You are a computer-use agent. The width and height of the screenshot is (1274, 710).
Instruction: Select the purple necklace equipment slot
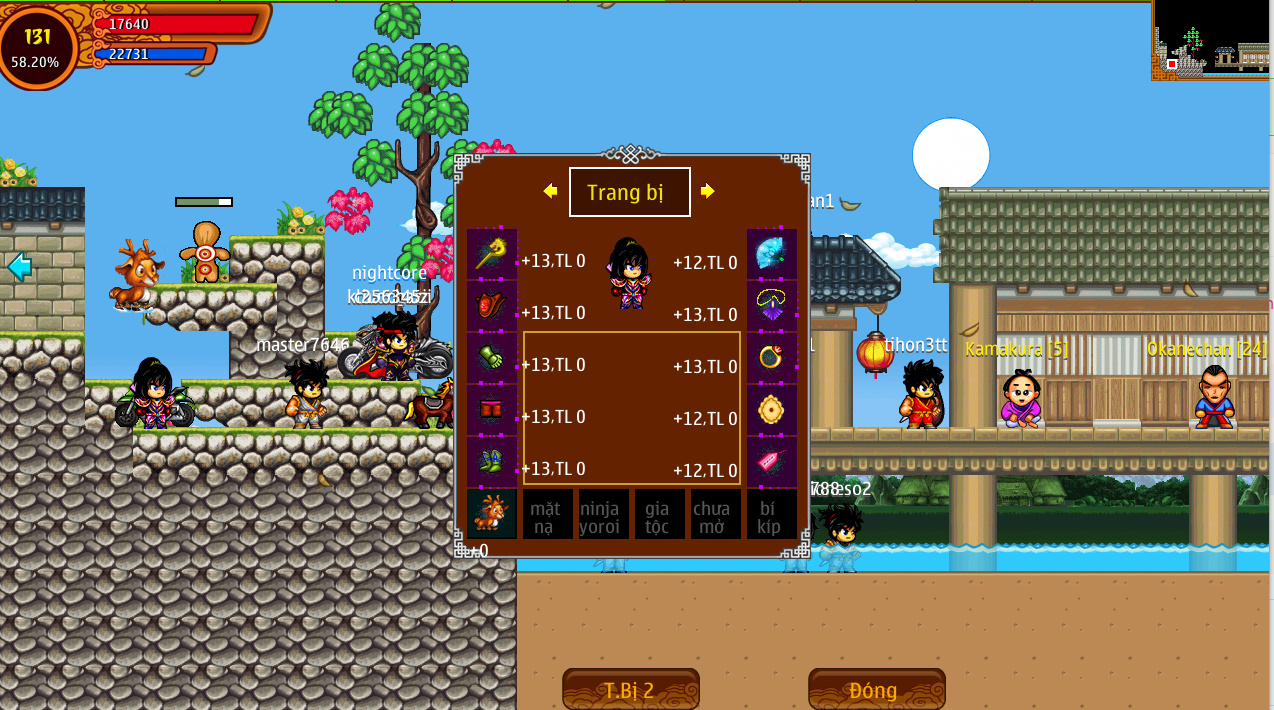772,306
